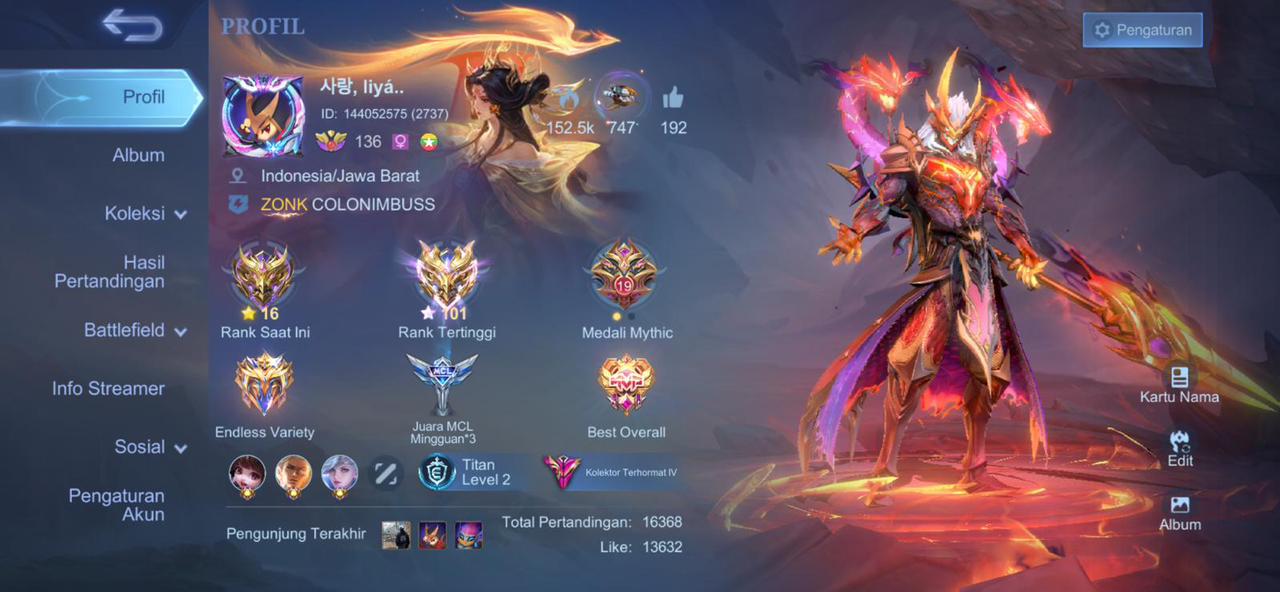The image size is (1280, 592).
Task: Click the player avatar portrait
Action: click(x=262, y=116)
